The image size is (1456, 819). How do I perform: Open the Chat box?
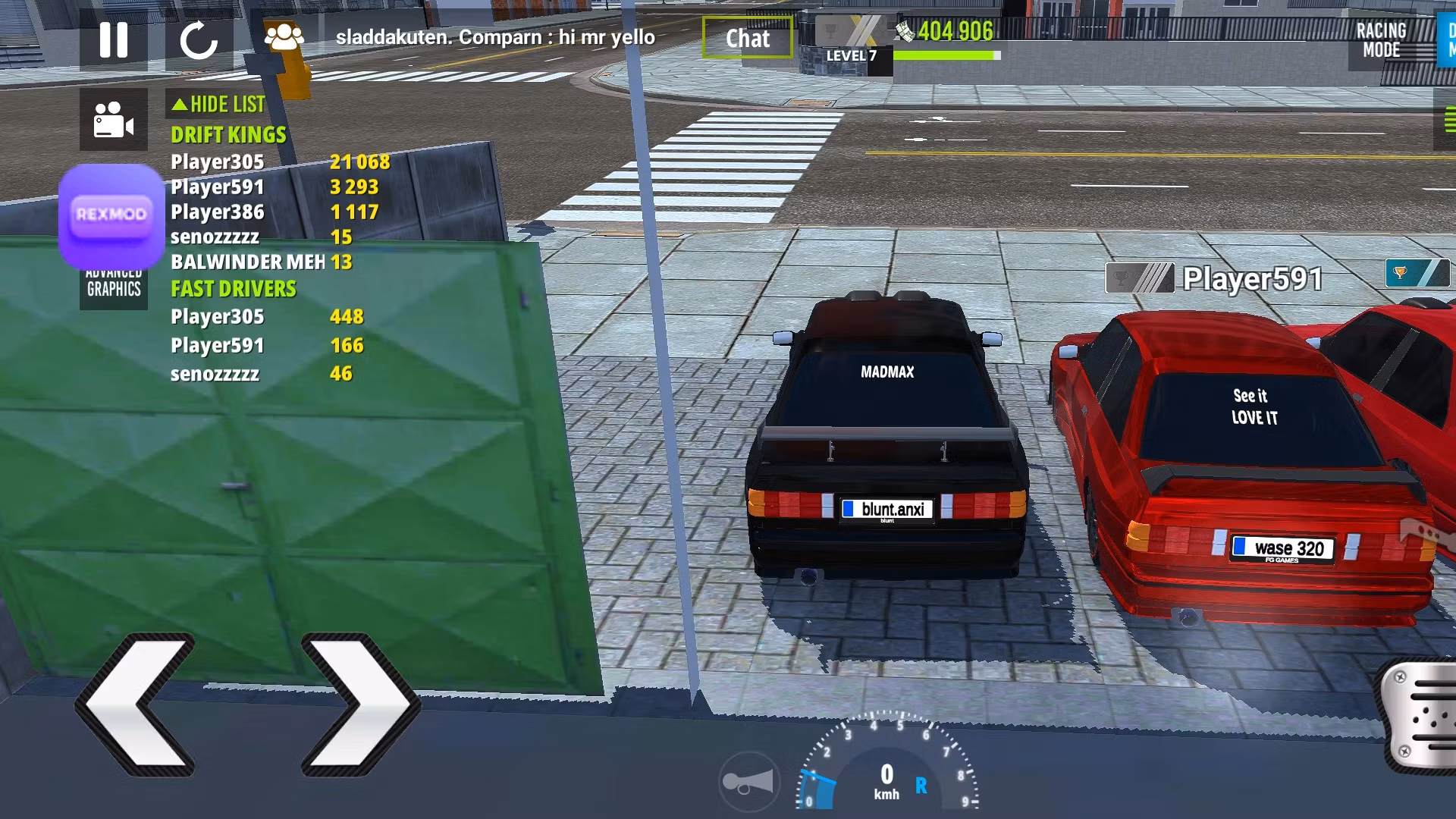click(x=747, y=38)
